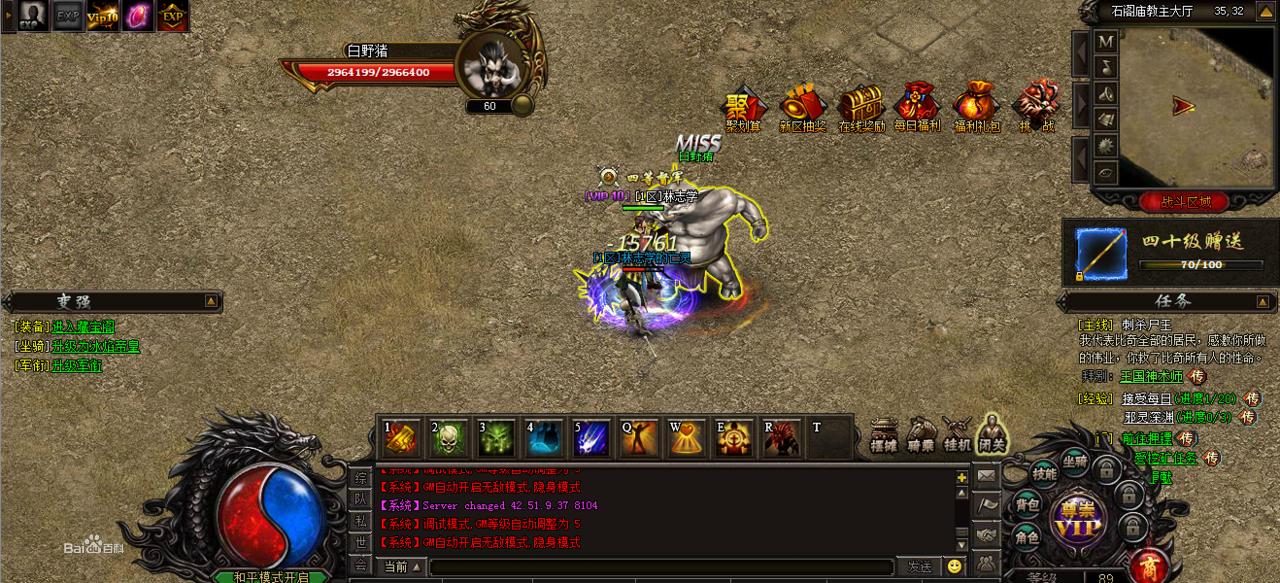Open the 背包 backpack
Viewport: 1280px width, 583px height.
click(x=1027, y=503)
